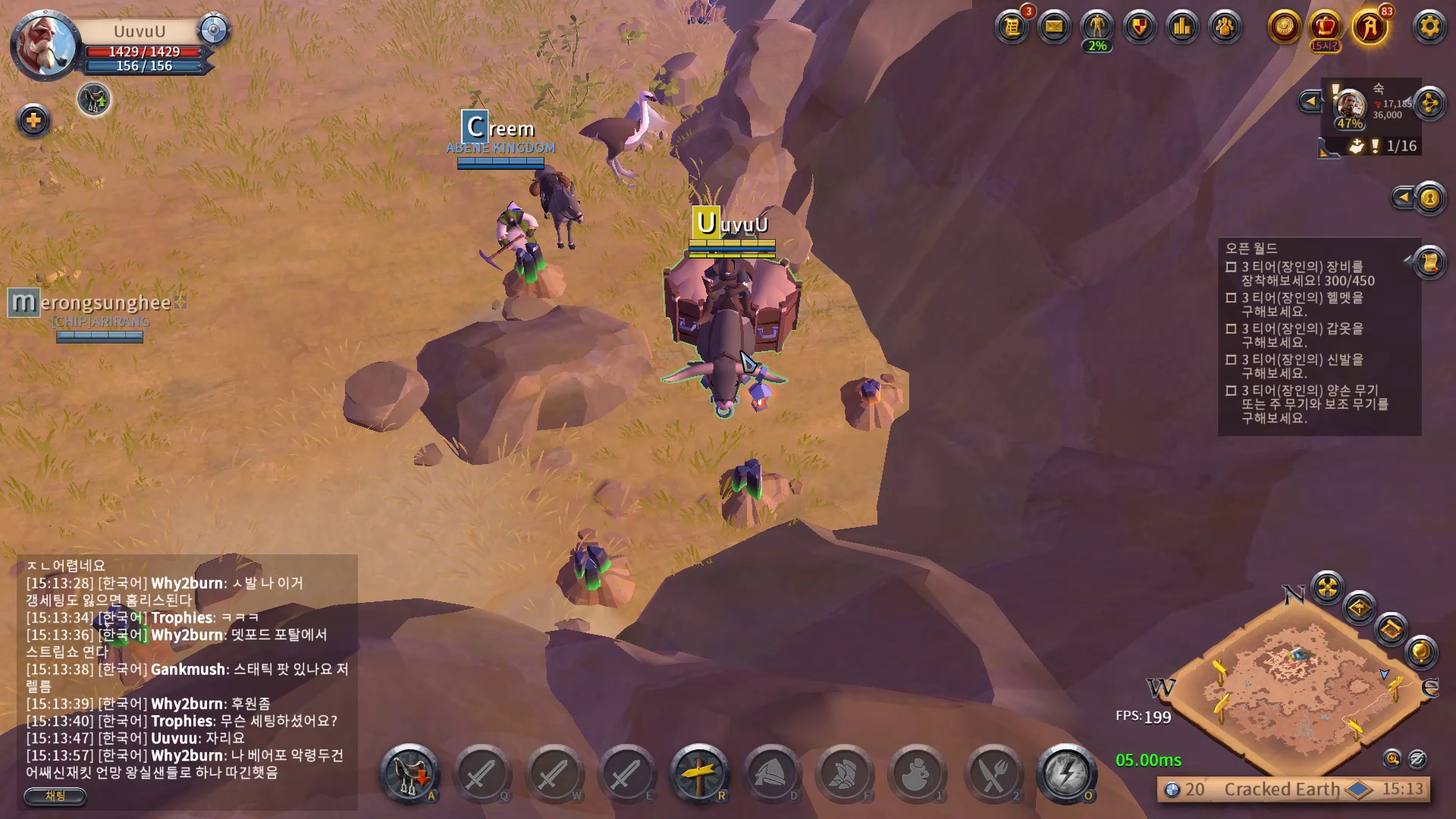The image size is (1456, 819).
Task: Click the chat button below the chat log
Action: 55,795
